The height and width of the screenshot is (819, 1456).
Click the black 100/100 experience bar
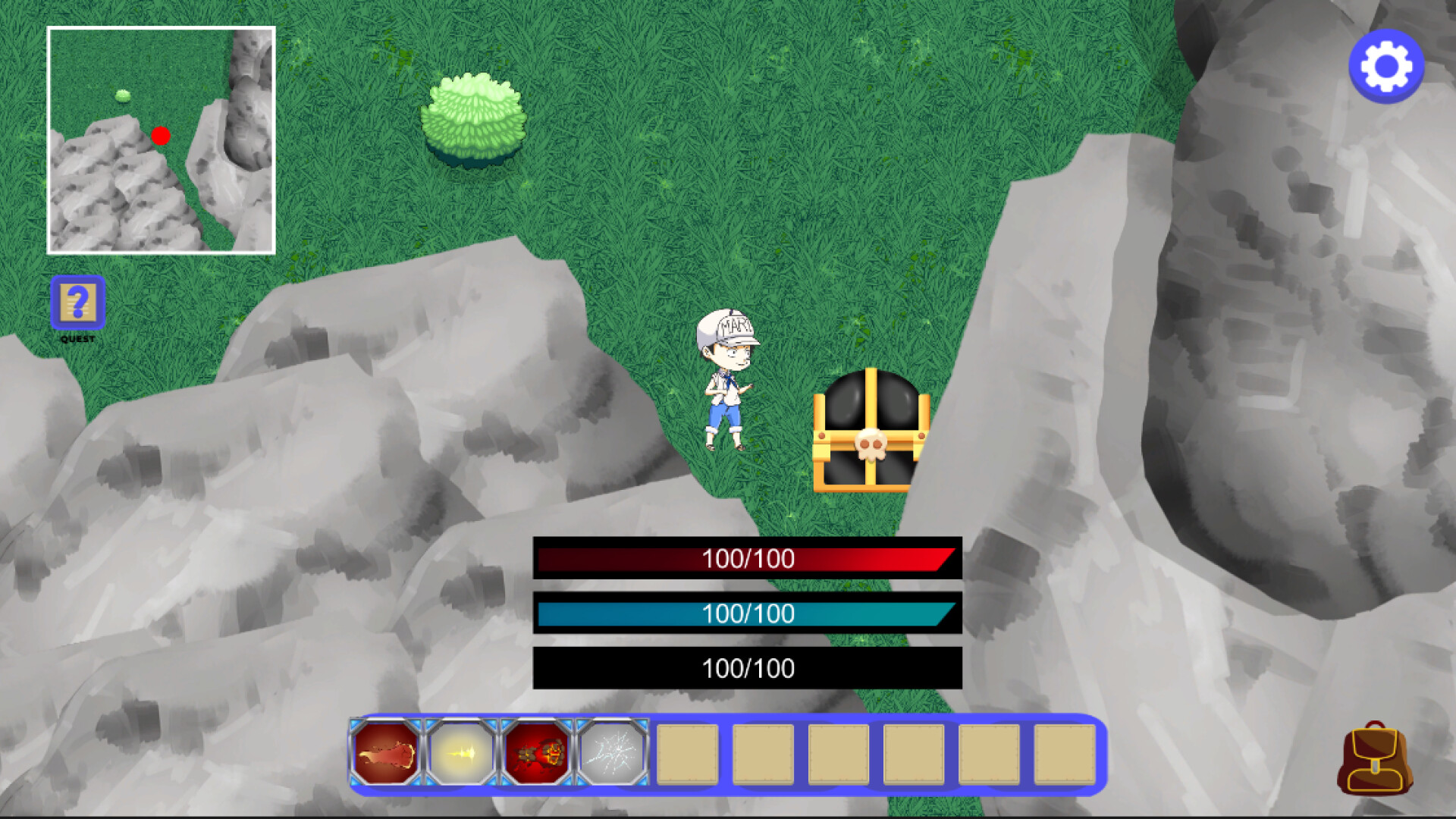(747, 668)
